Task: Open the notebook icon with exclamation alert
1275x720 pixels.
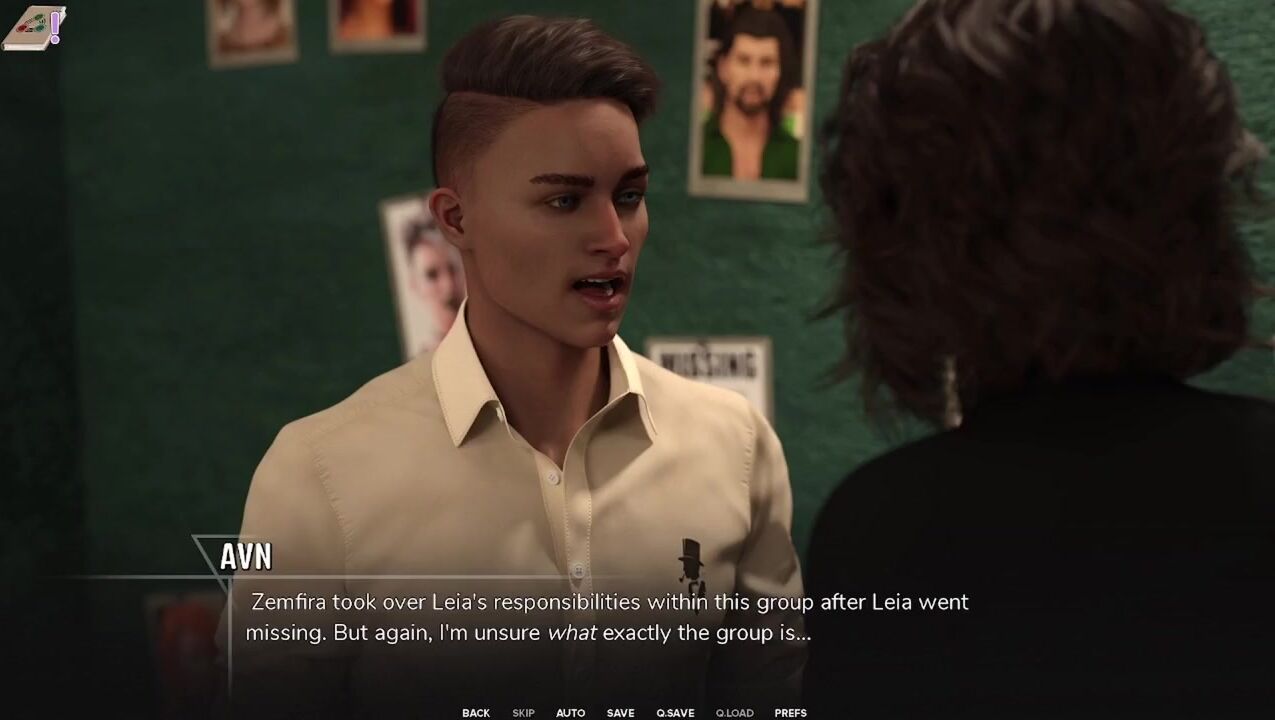Action: point(34,27)
